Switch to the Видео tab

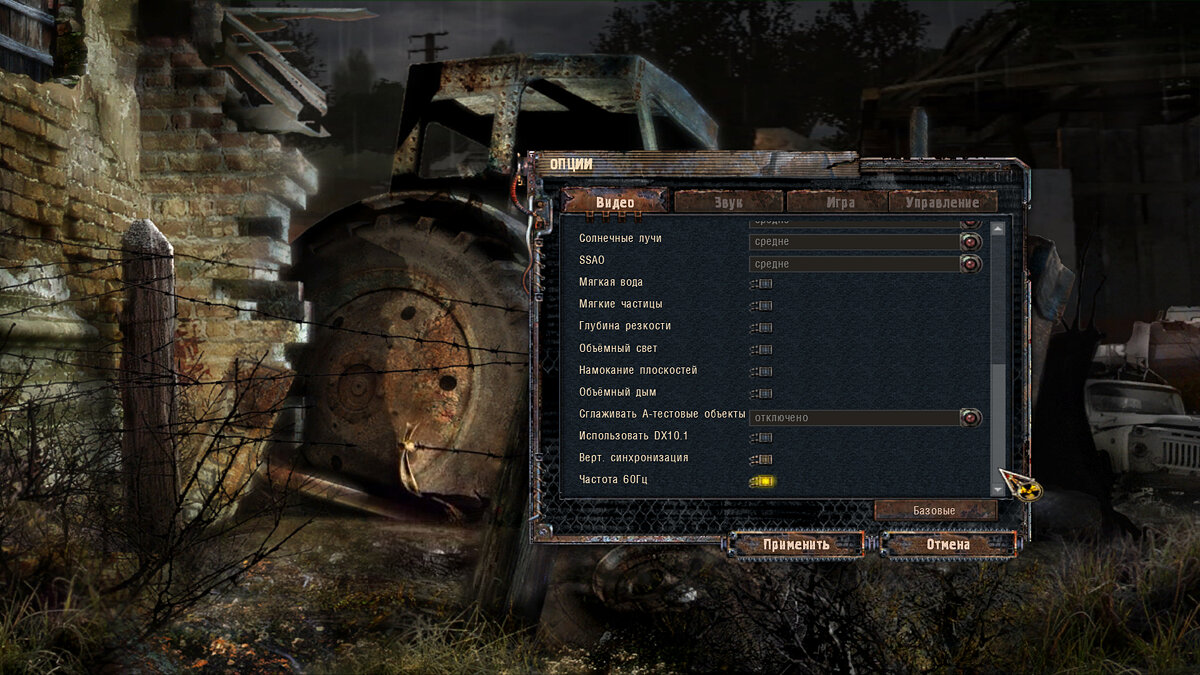click(x=615, y=202)
